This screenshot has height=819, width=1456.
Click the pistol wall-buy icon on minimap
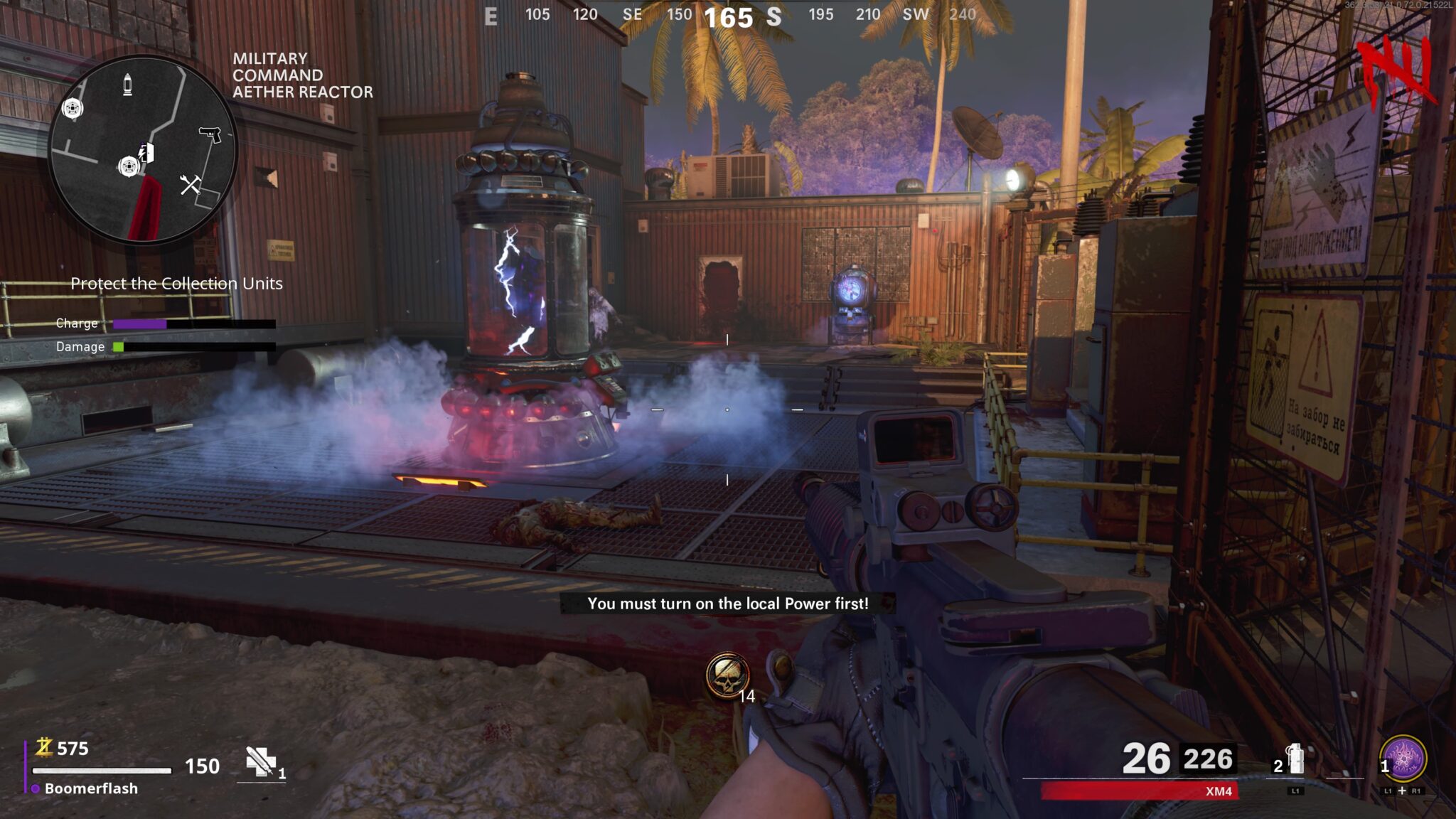[210, 134]
